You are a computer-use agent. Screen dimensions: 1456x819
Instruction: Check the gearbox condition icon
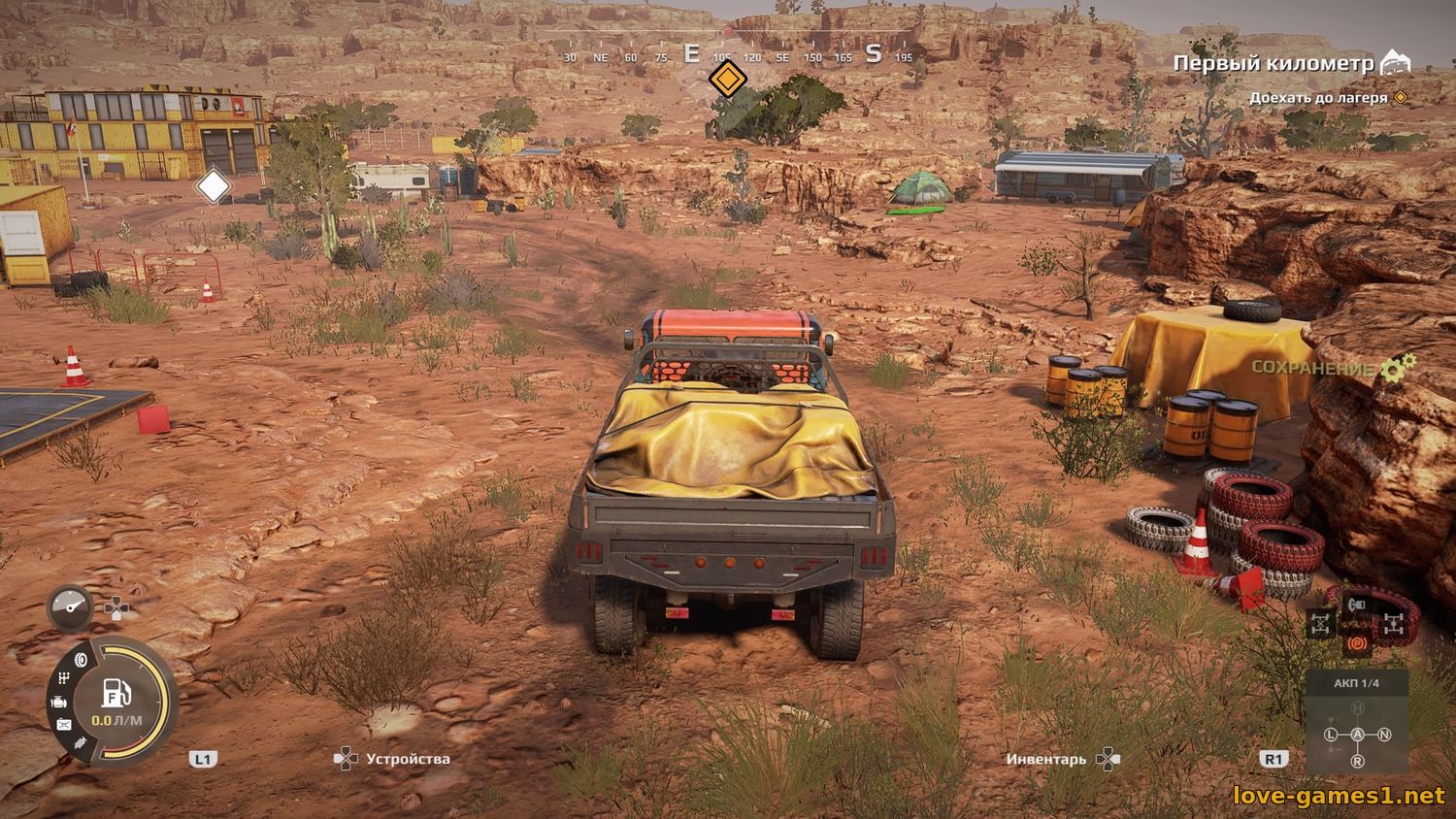coord(66,678)
